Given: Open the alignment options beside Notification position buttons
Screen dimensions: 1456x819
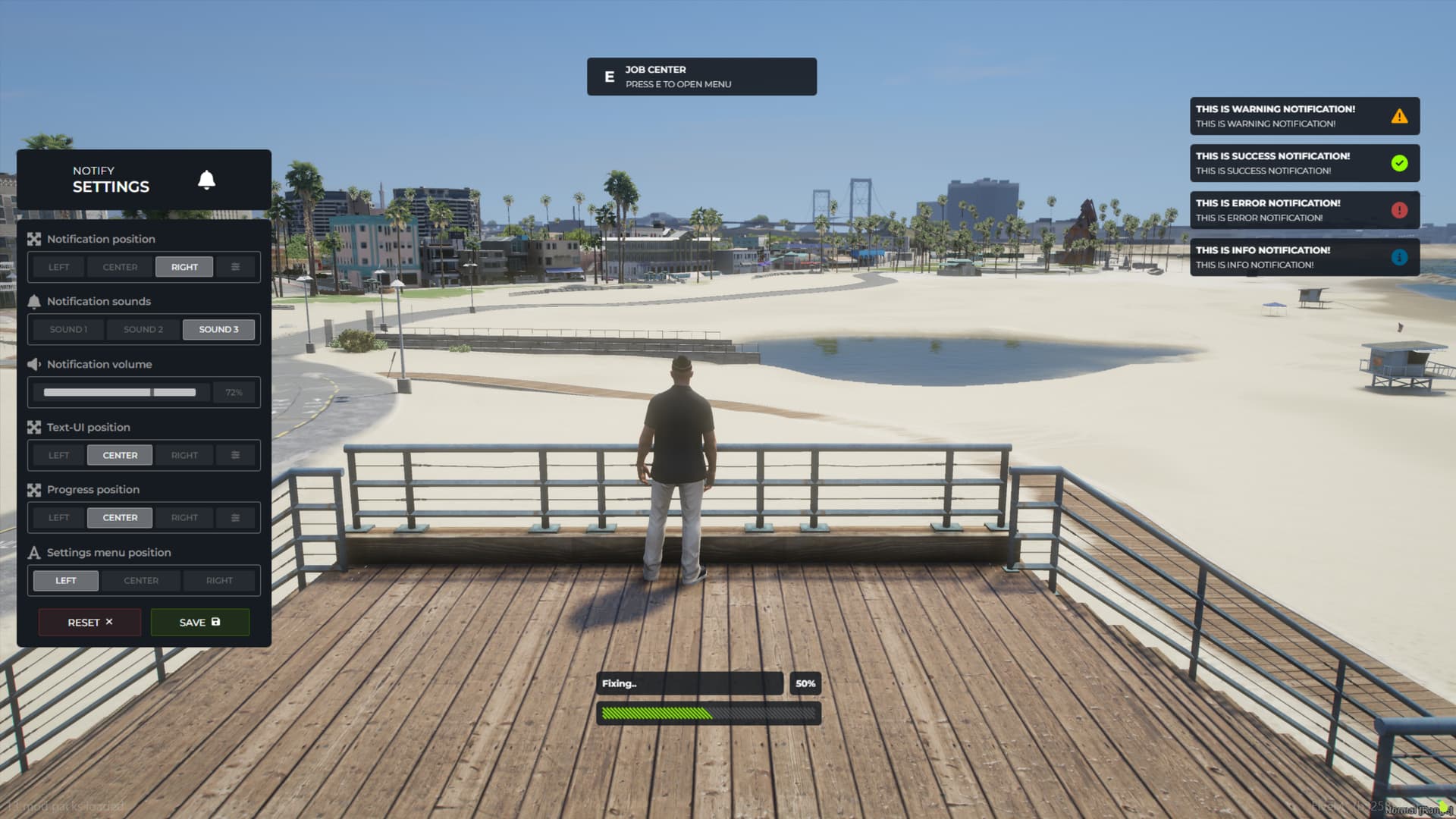Looking at the screenshot, I should (x=235, y=266).
